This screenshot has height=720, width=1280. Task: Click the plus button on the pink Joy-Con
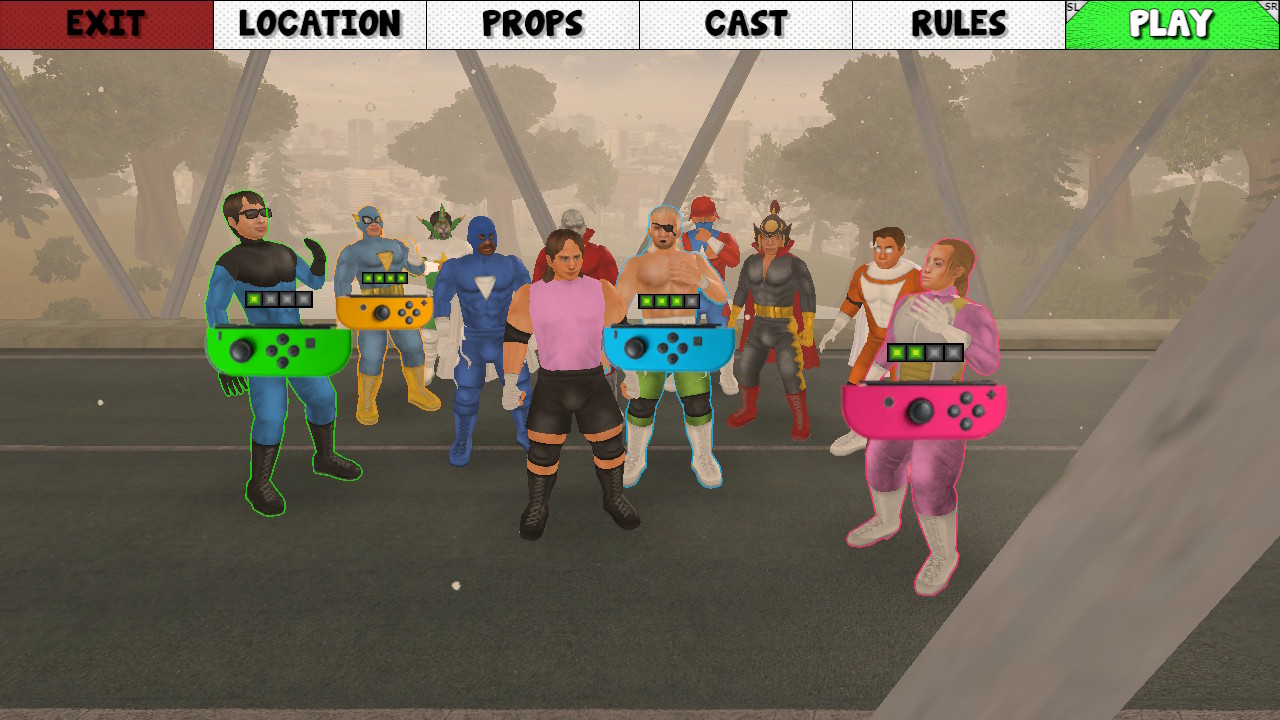coord(989,395)
